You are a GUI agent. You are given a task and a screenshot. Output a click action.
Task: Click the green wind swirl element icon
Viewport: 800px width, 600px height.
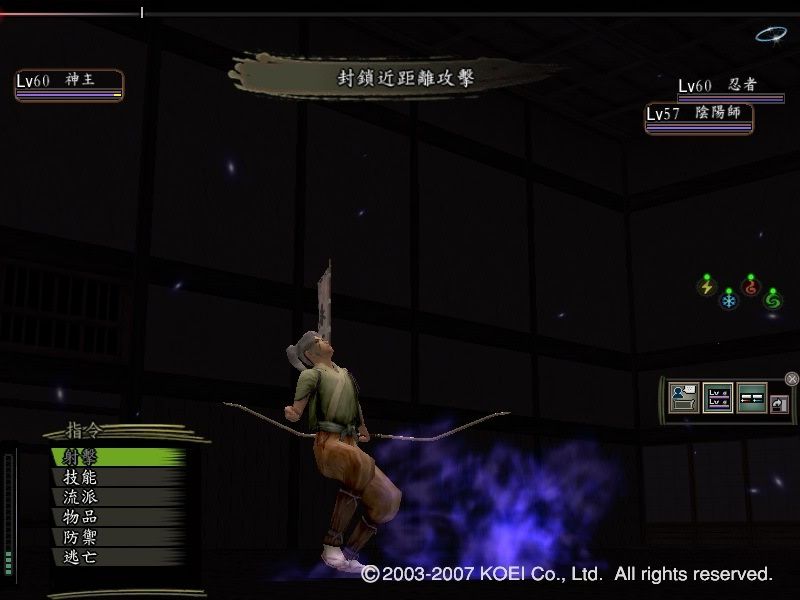coord(772,299)
